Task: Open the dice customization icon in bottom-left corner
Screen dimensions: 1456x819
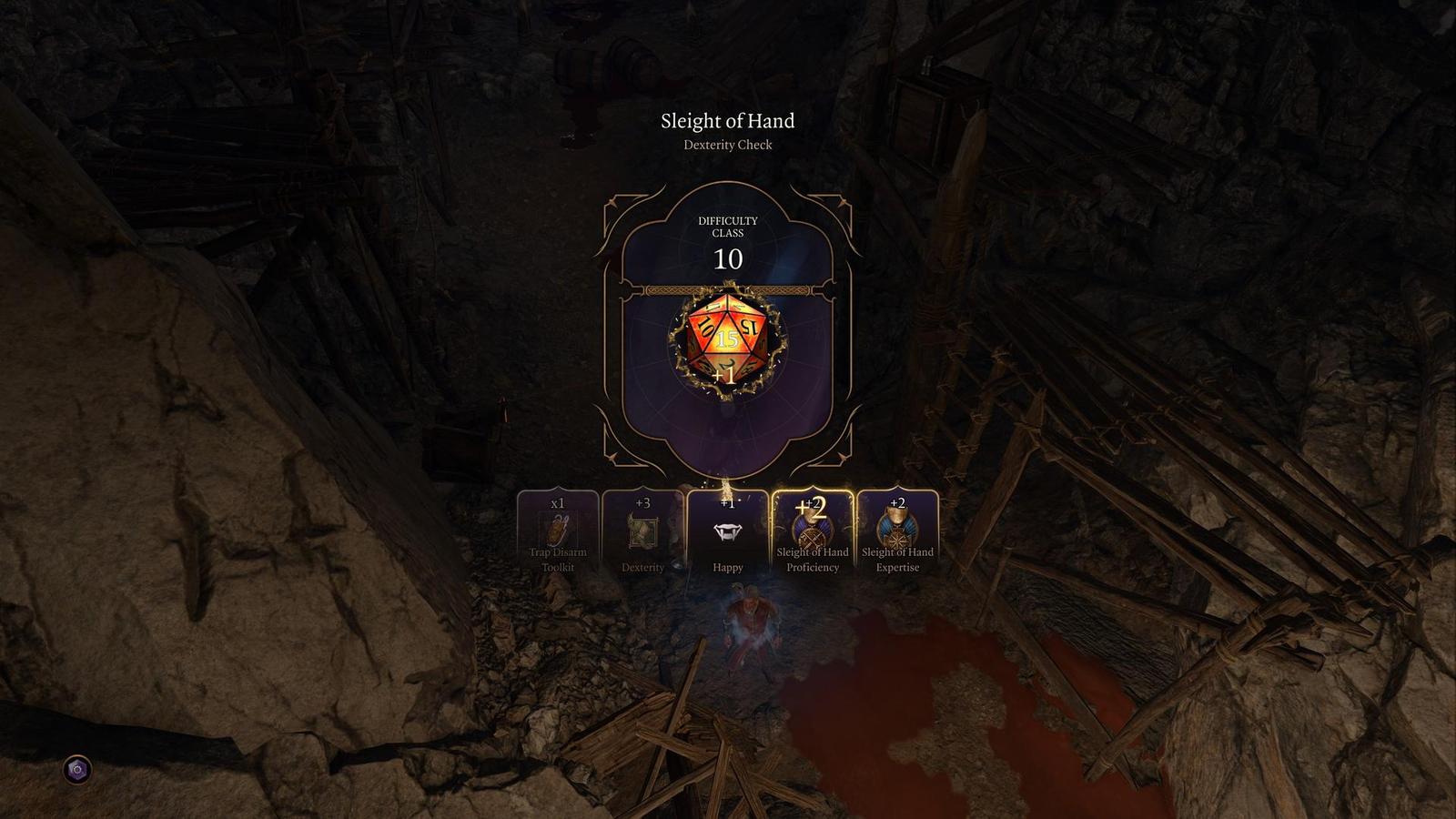Action: [x=77, y=770]
